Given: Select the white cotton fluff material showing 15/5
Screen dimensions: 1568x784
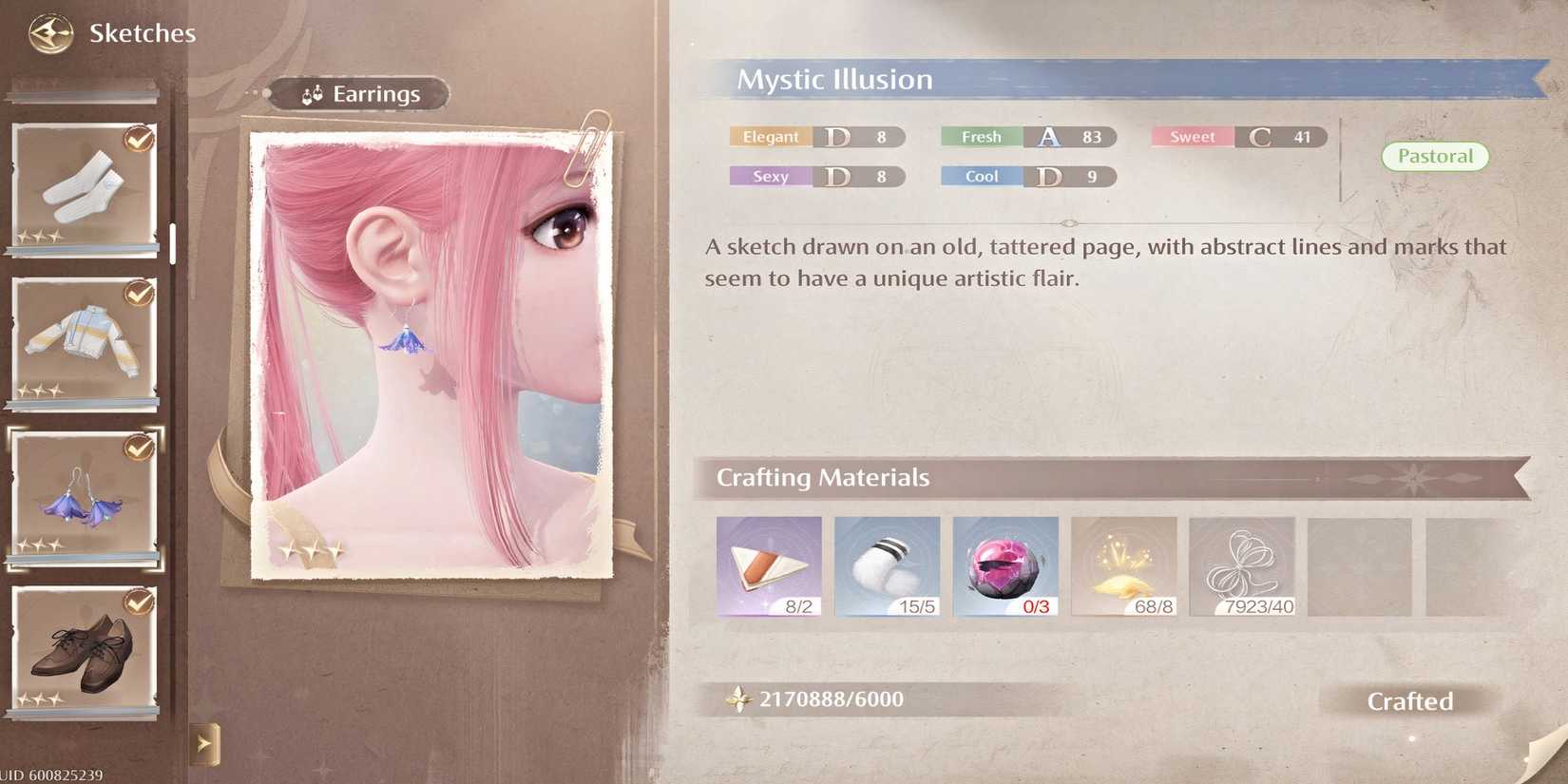Looking at the screenshot, I should click(x=887, y=565).
